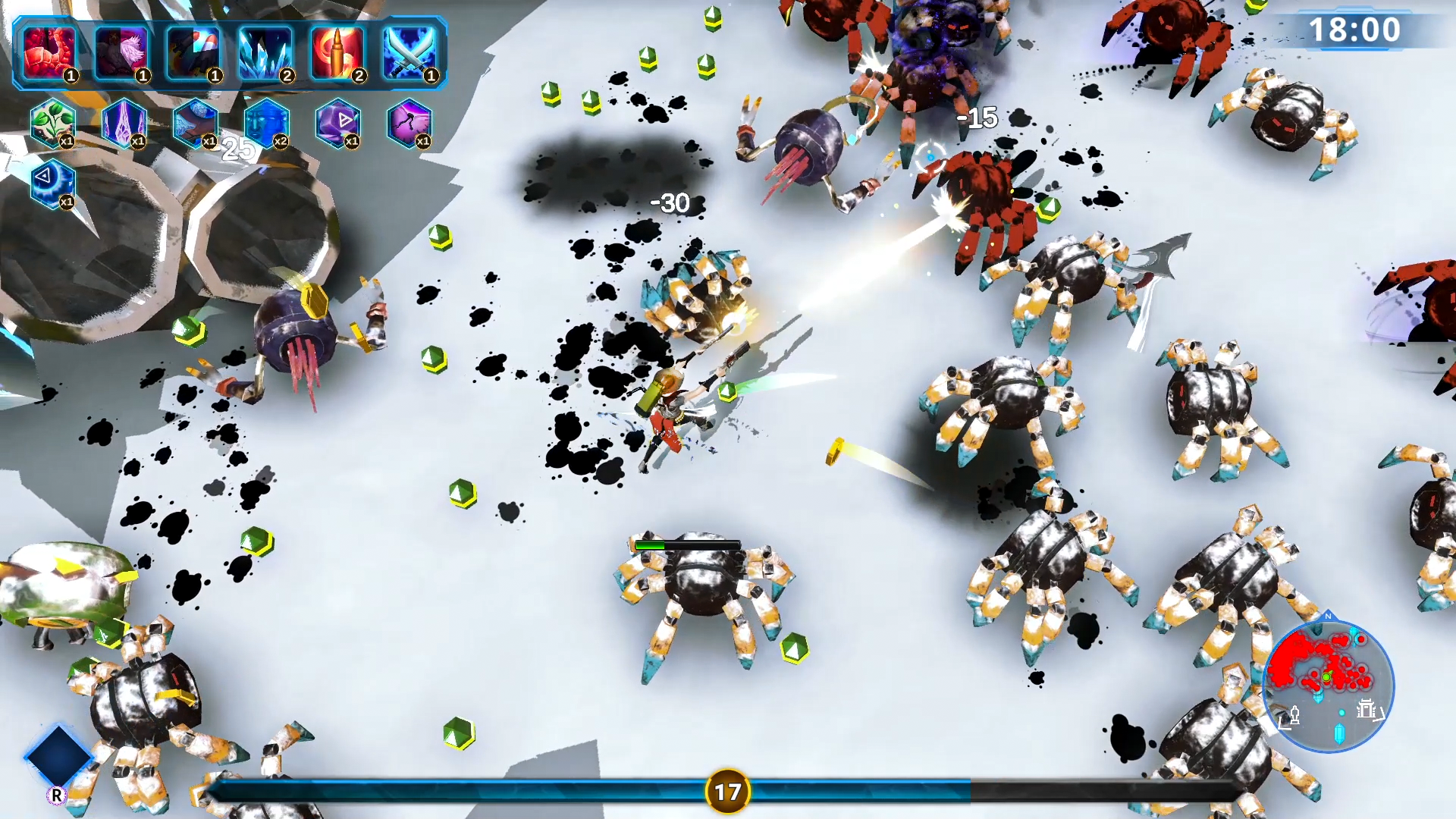Screen dimensions: 1456x819
Task: Click the rocket missile weapon slot
Action: click(194, 52)
